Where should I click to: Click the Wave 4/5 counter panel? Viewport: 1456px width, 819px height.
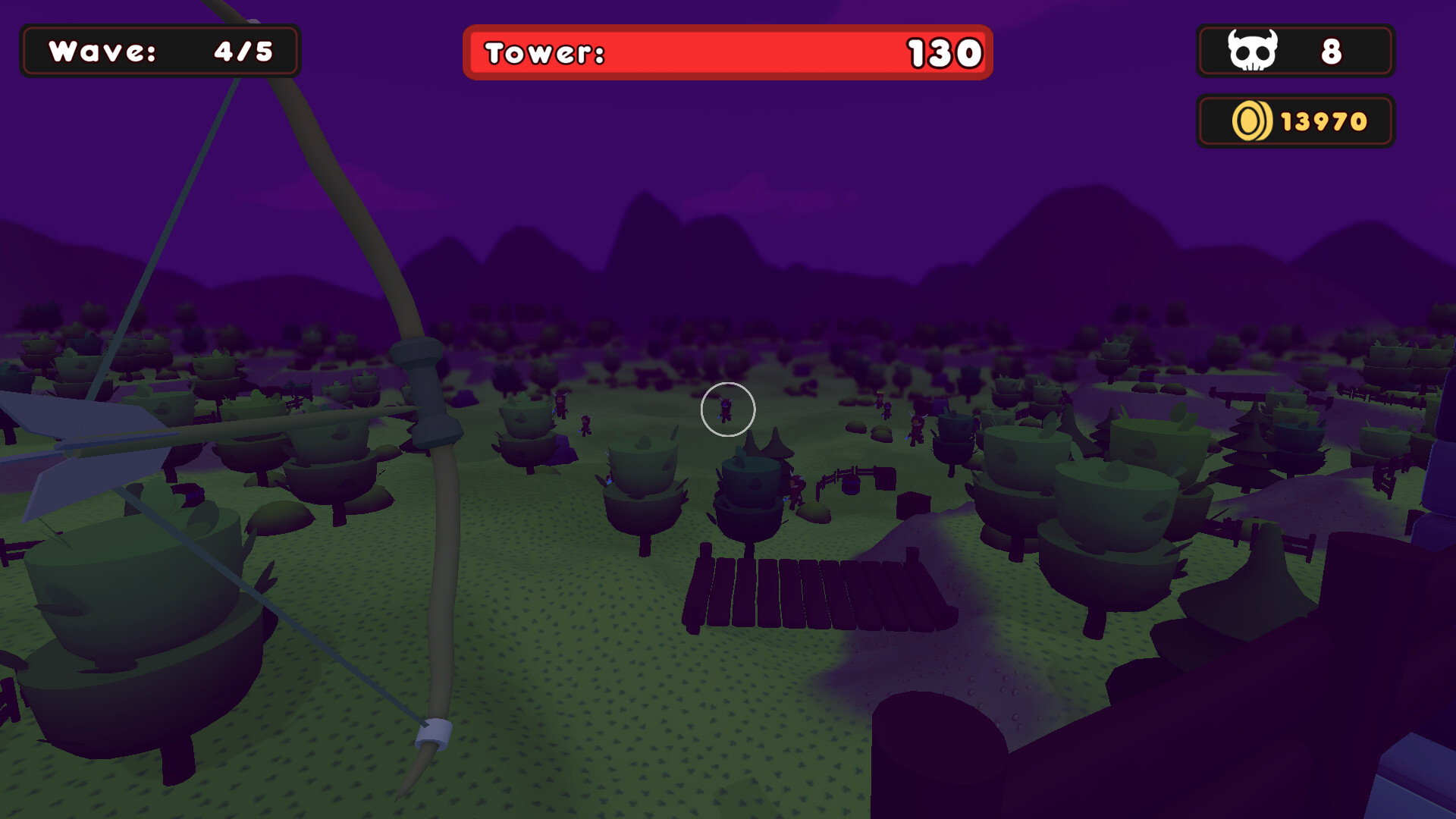click(159, 51)
